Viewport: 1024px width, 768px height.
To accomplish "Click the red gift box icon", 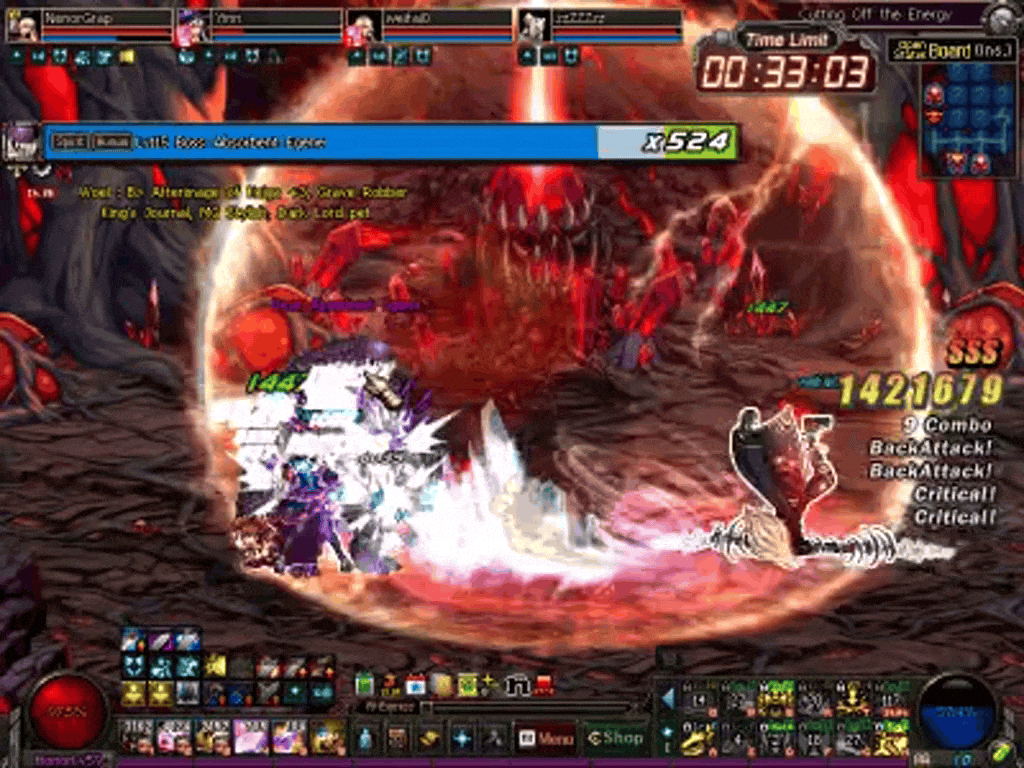I will point(543,685).
